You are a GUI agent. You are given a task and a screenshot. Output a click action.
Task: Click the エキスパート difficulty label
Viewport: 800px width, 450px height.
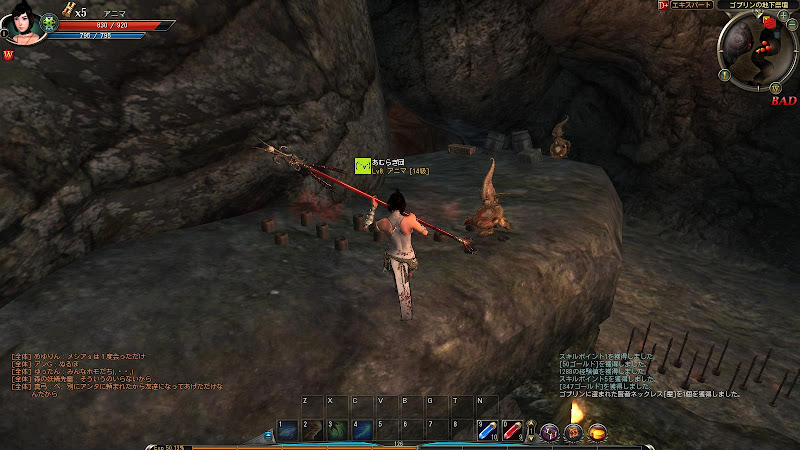(691, 5)
